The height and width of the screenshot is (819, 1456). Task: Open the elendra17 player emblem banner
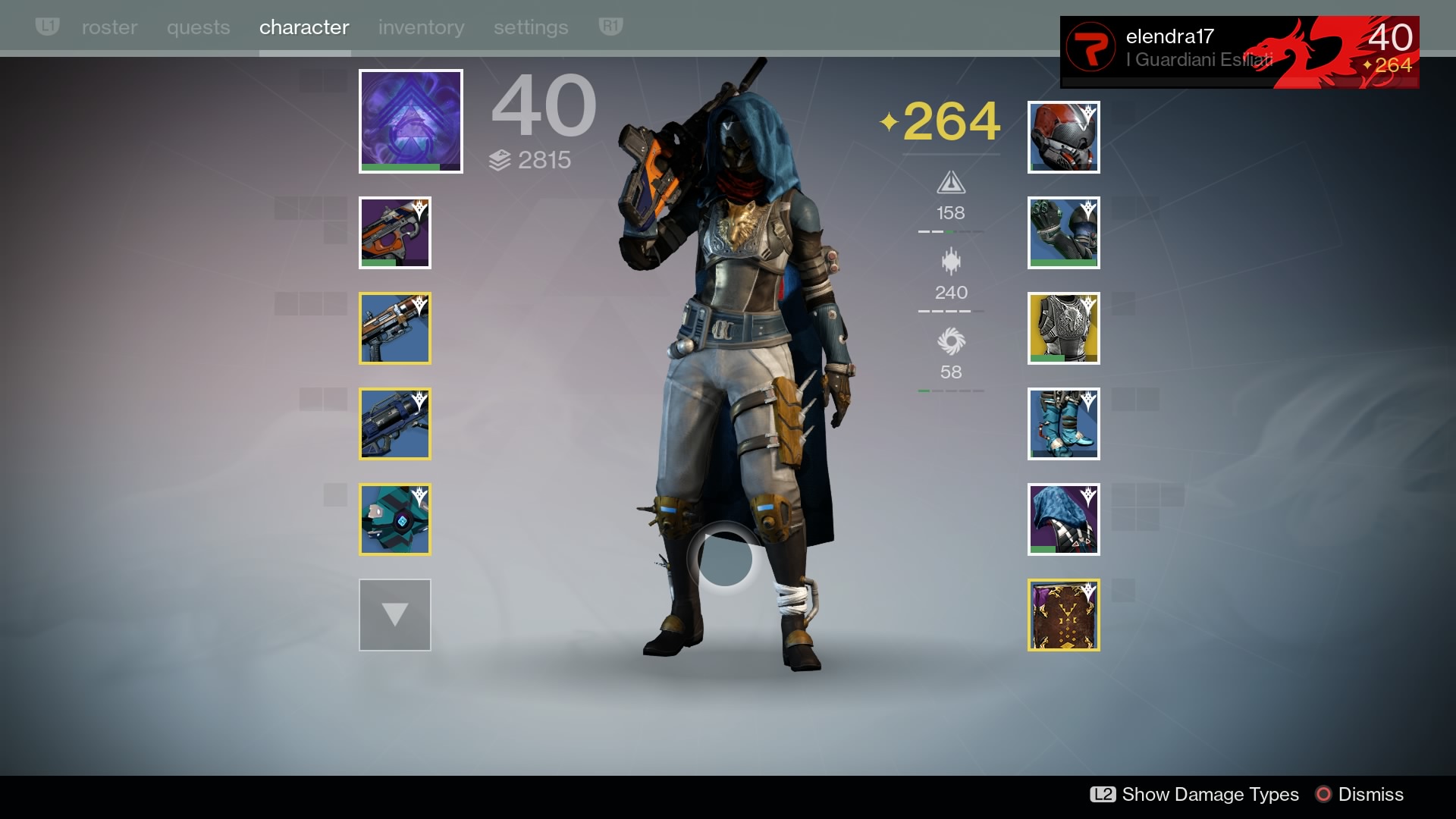click(1239, 52)
